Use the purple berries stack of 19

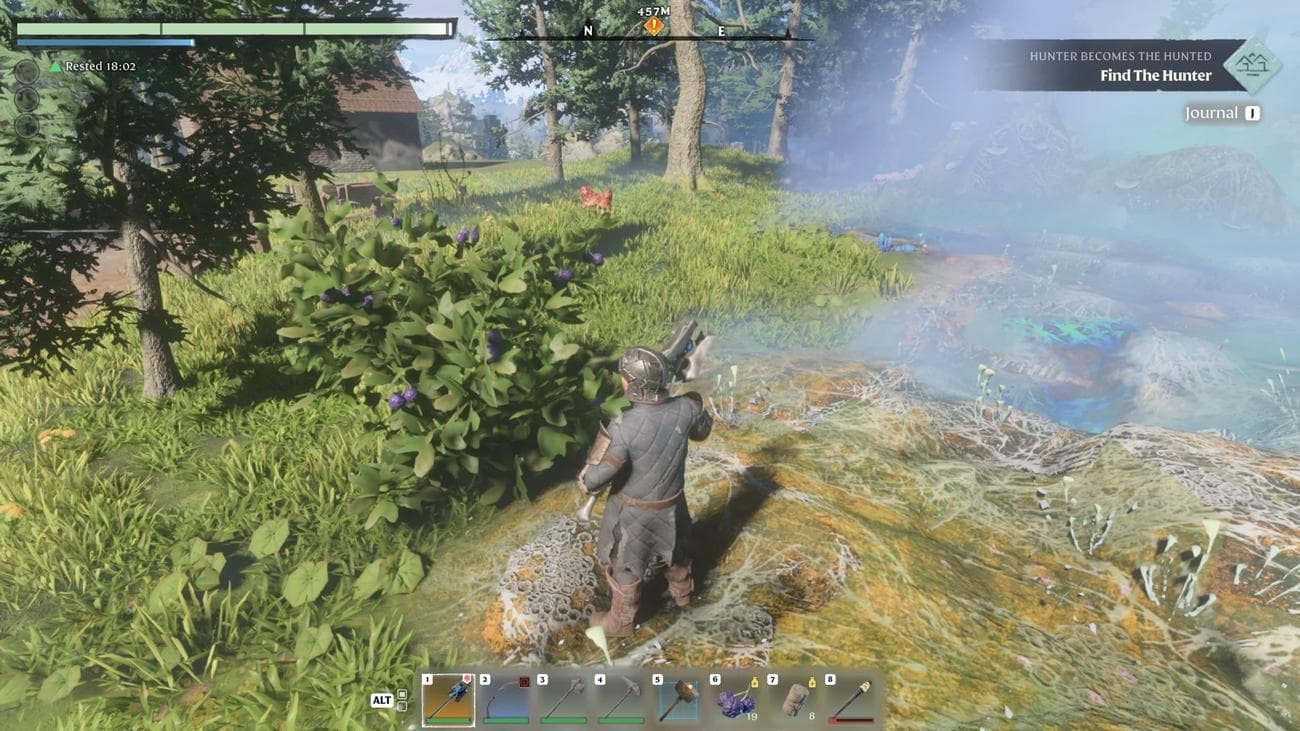(735, 699)
